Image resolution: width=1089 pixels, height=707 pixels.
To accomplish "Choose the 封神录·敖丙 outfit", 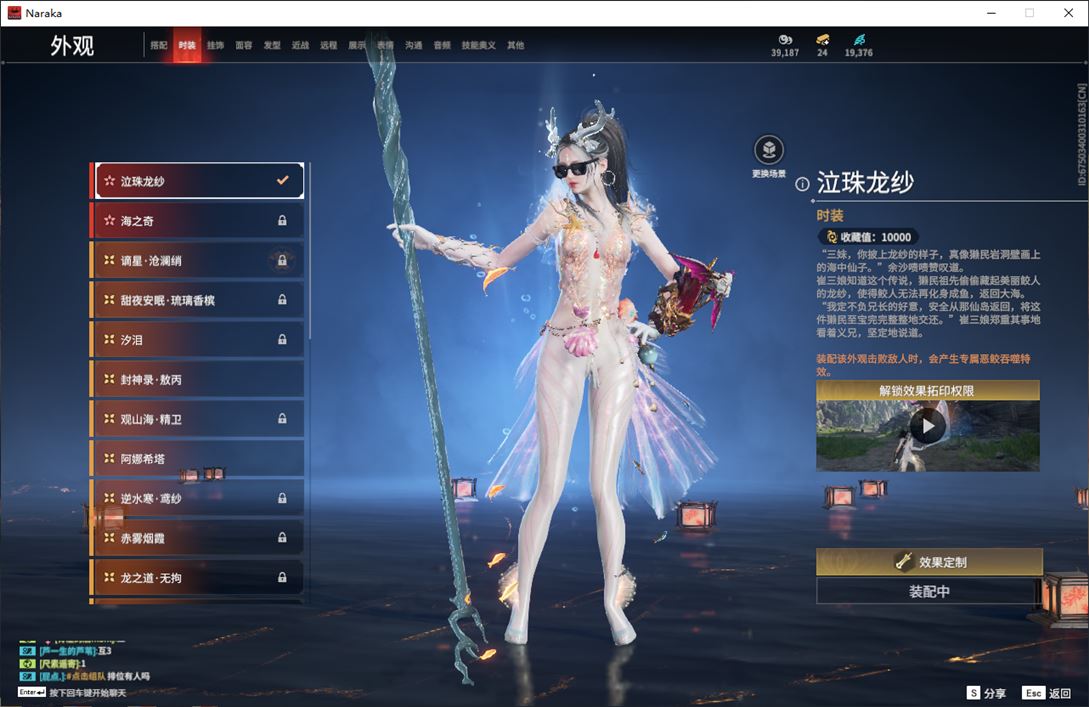I will click(198, 380).
